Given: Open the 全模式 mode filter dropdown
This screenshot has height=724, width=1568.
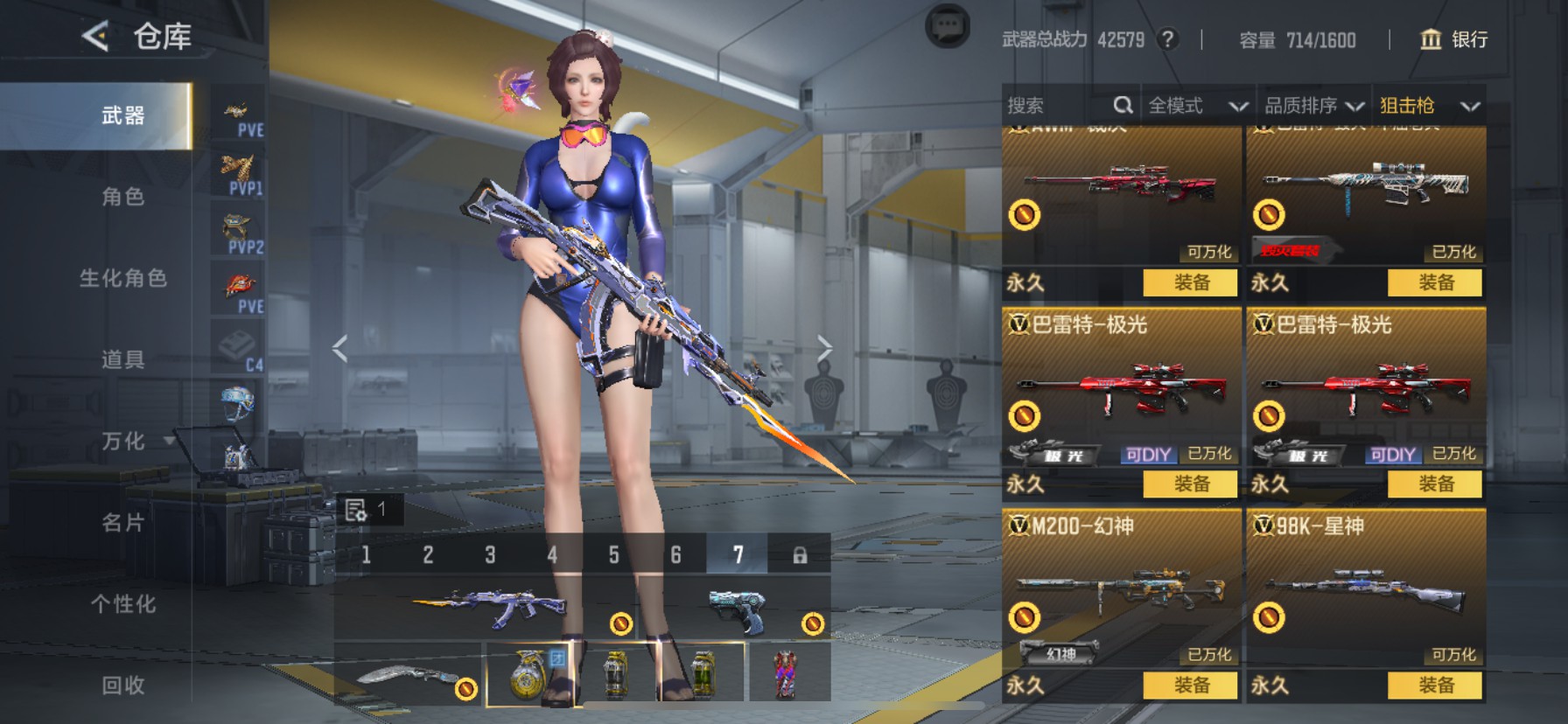Looking at the screenshot, I should coord(1197,106).
